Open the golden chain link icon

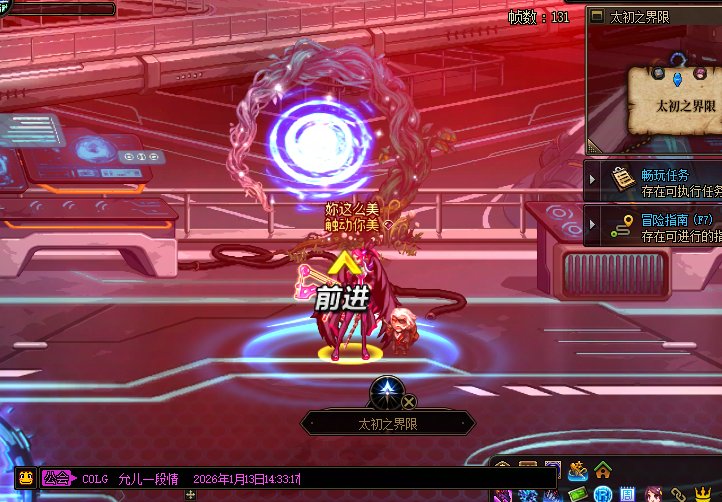(x=678, y=494)
